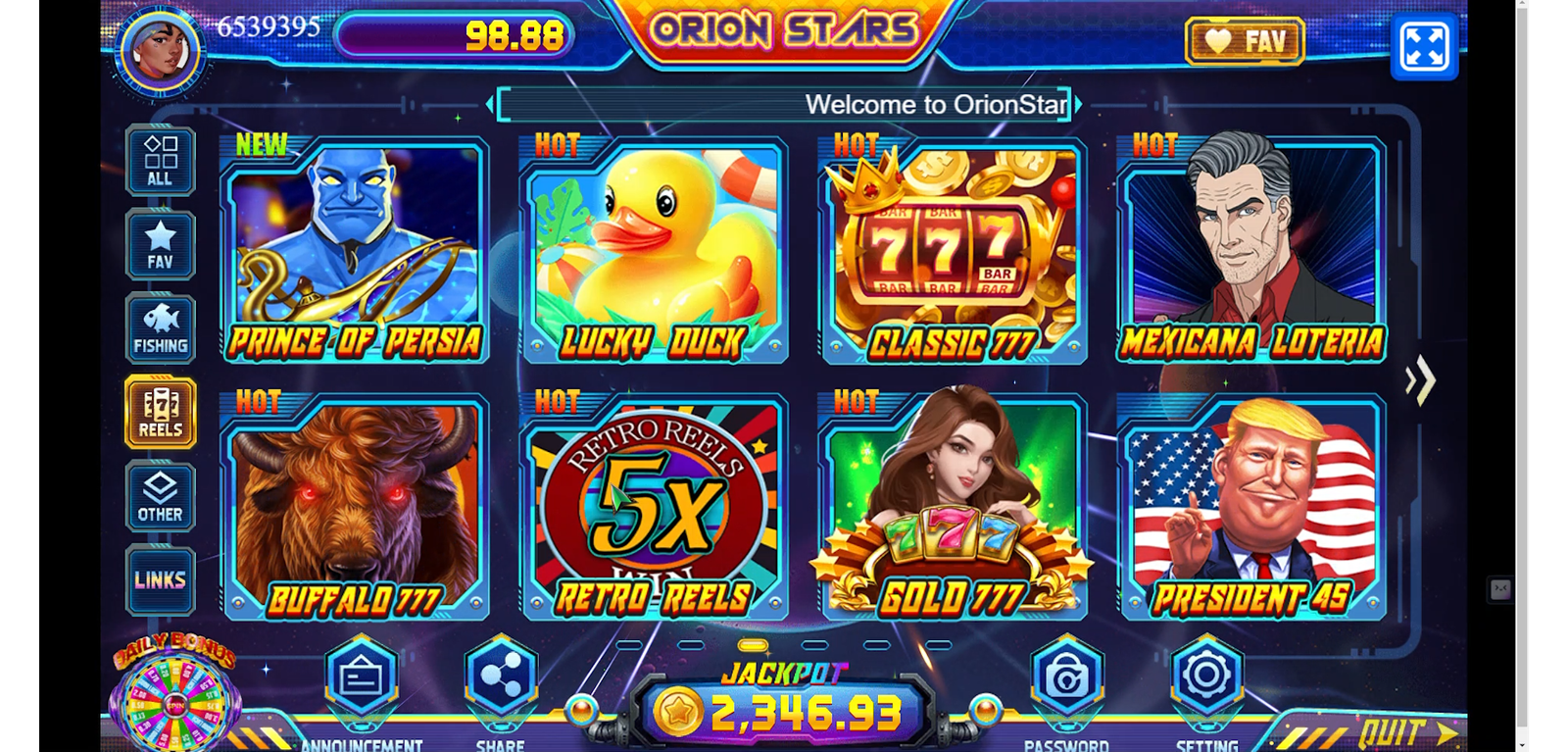Viewport: 1568px width, 752px height.
Task: Show the FAV category in sidebar
Action: [160, 245]
